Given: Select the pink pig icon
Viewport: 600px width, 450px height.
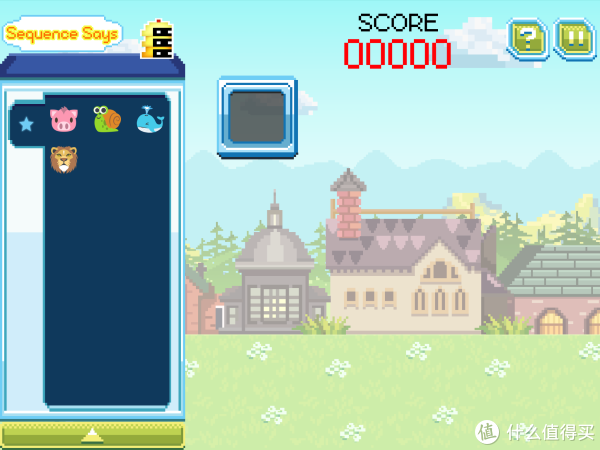Looking at the screenshot, I should click(x=63, y=121).
